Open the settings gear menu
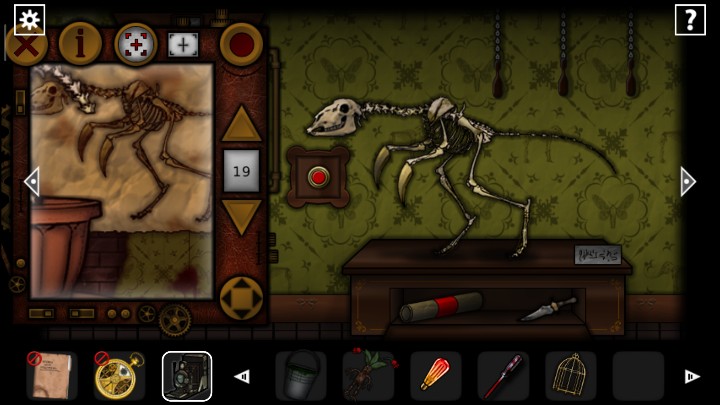Screen dimensions: 720x405 pyautogui.click(x=29, y=19)
